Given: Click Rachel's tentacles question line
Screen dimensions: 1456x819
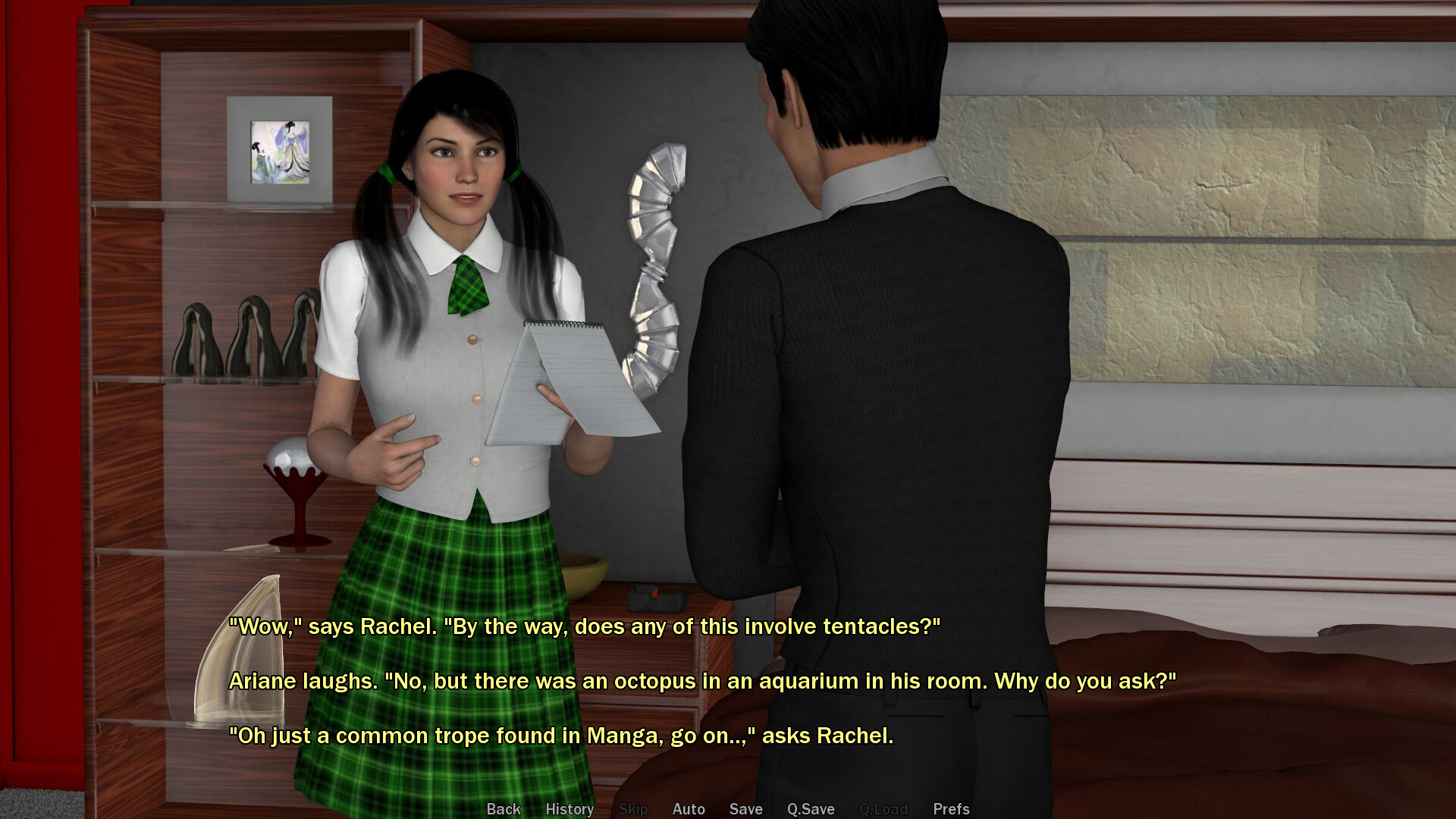Looking at the screenshot, I should [x=584, y=627].
